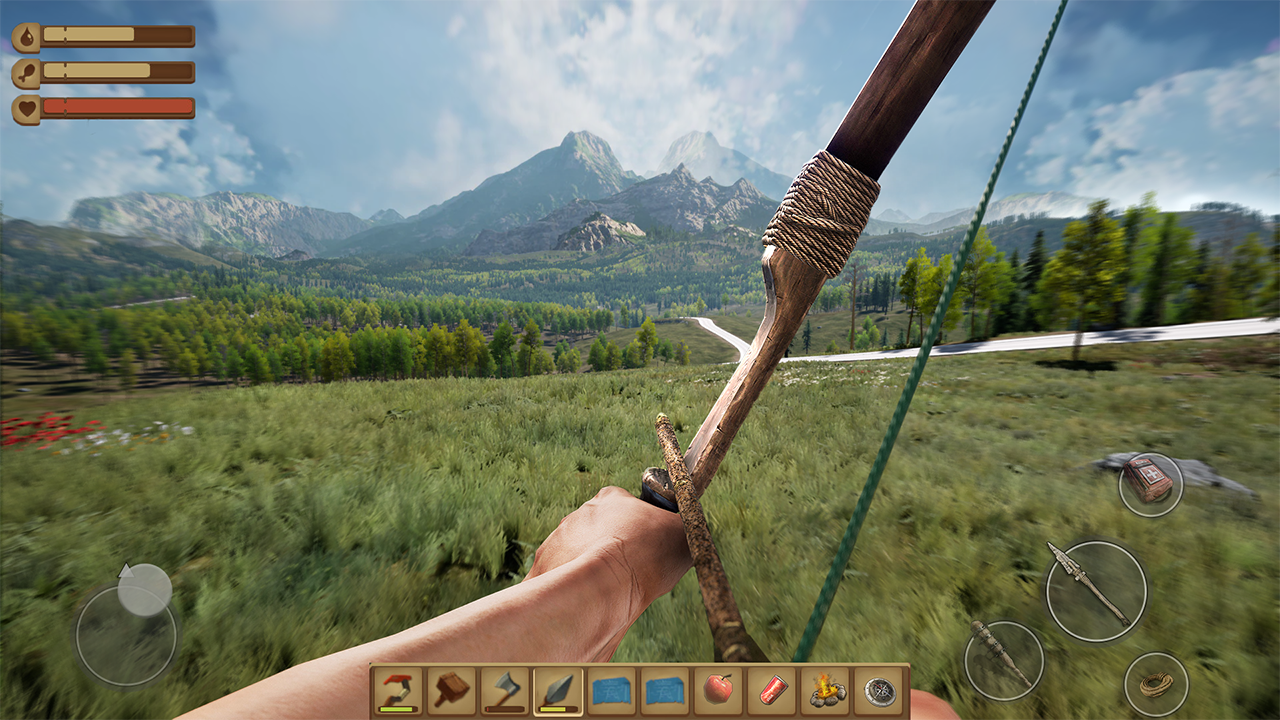Click the chicken leg hunger icon
The width and height of the screenshot is (1280, 720).
(x=26, y=71)
